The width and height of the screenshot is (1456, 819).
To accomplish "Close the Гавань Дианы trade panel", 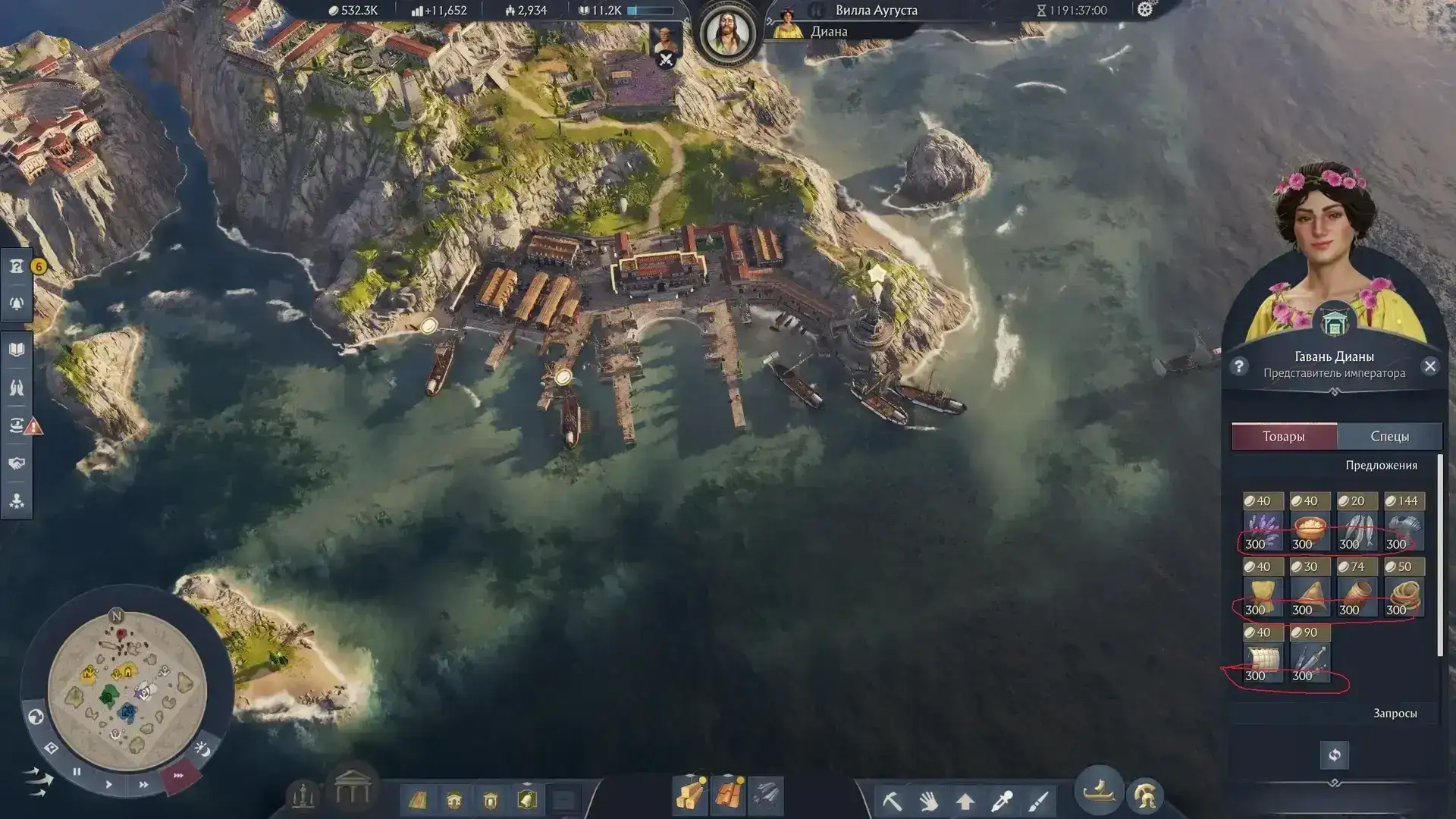I will [1429, 366].
